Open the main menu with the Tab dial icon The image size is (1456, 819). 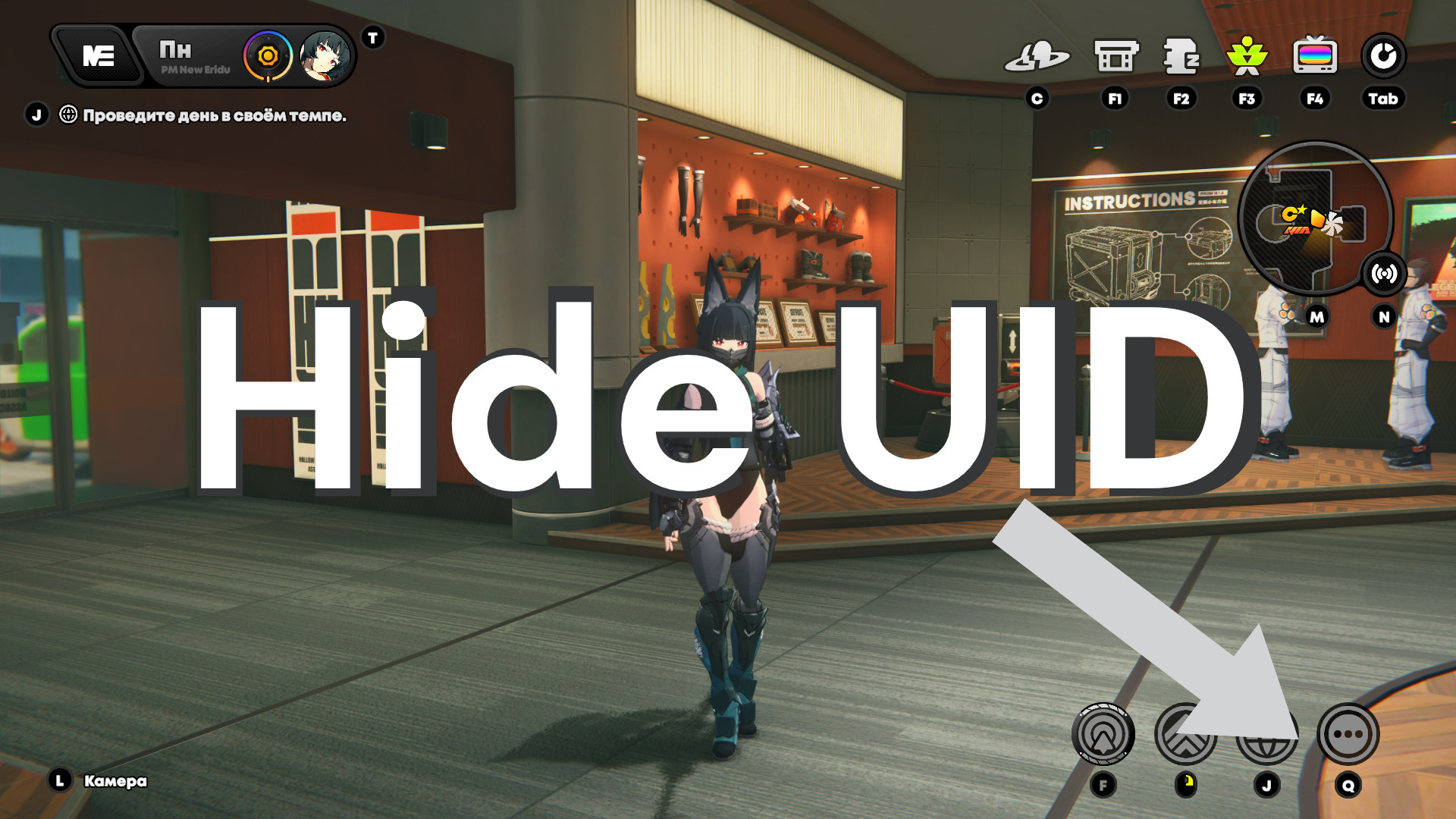point(1385,55)
